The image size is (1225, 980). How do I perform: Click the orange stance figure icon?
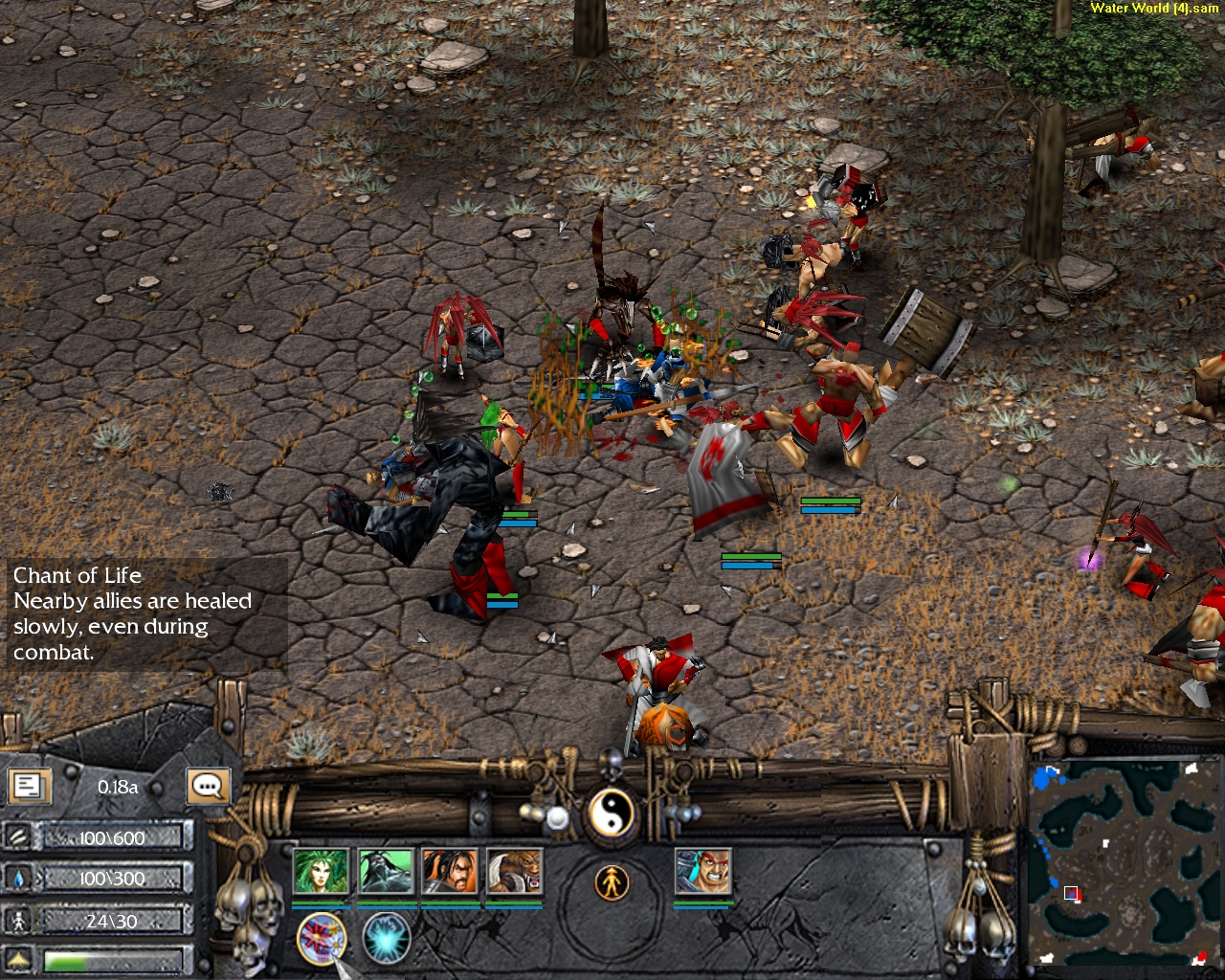pos(612,880)
